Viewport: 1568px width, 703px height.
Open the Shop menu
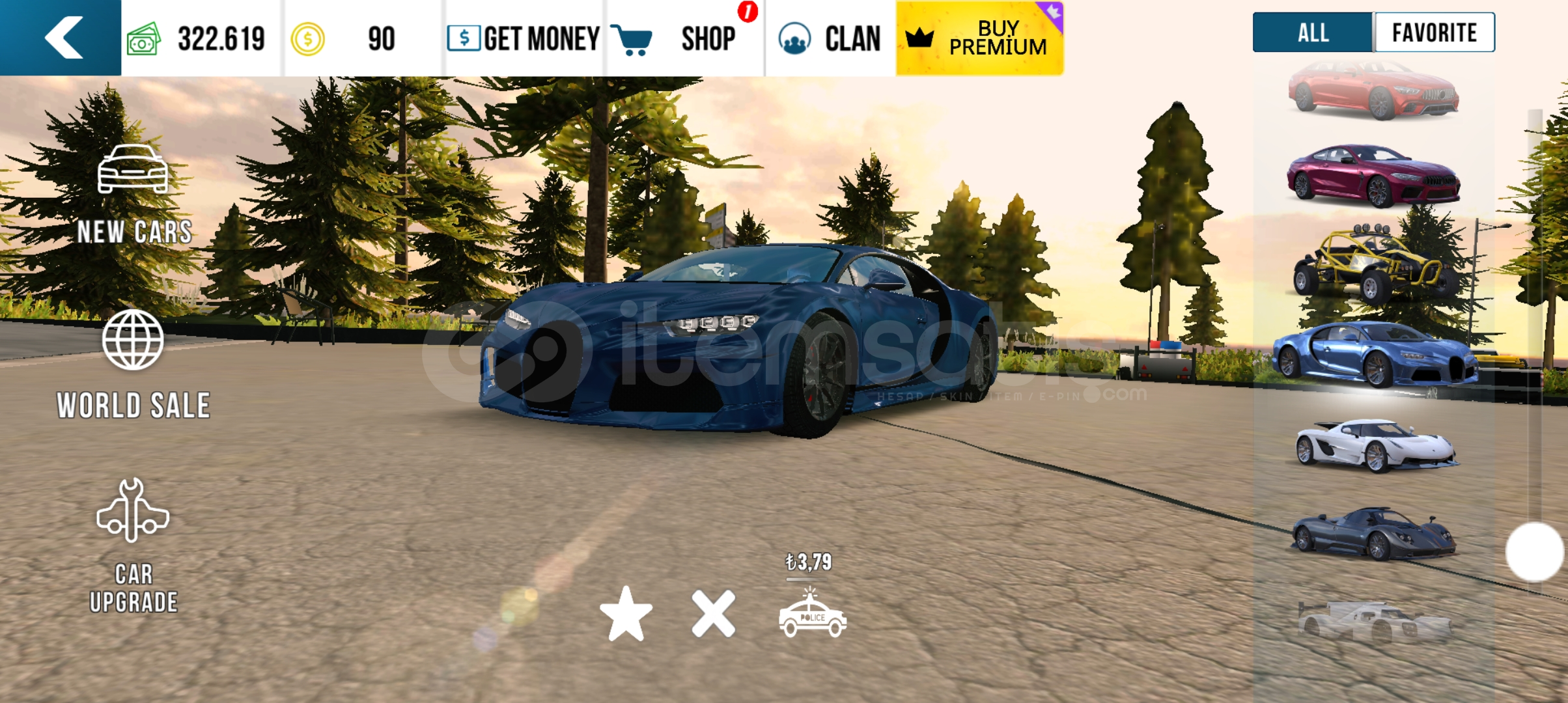click(x=684, y=38)
